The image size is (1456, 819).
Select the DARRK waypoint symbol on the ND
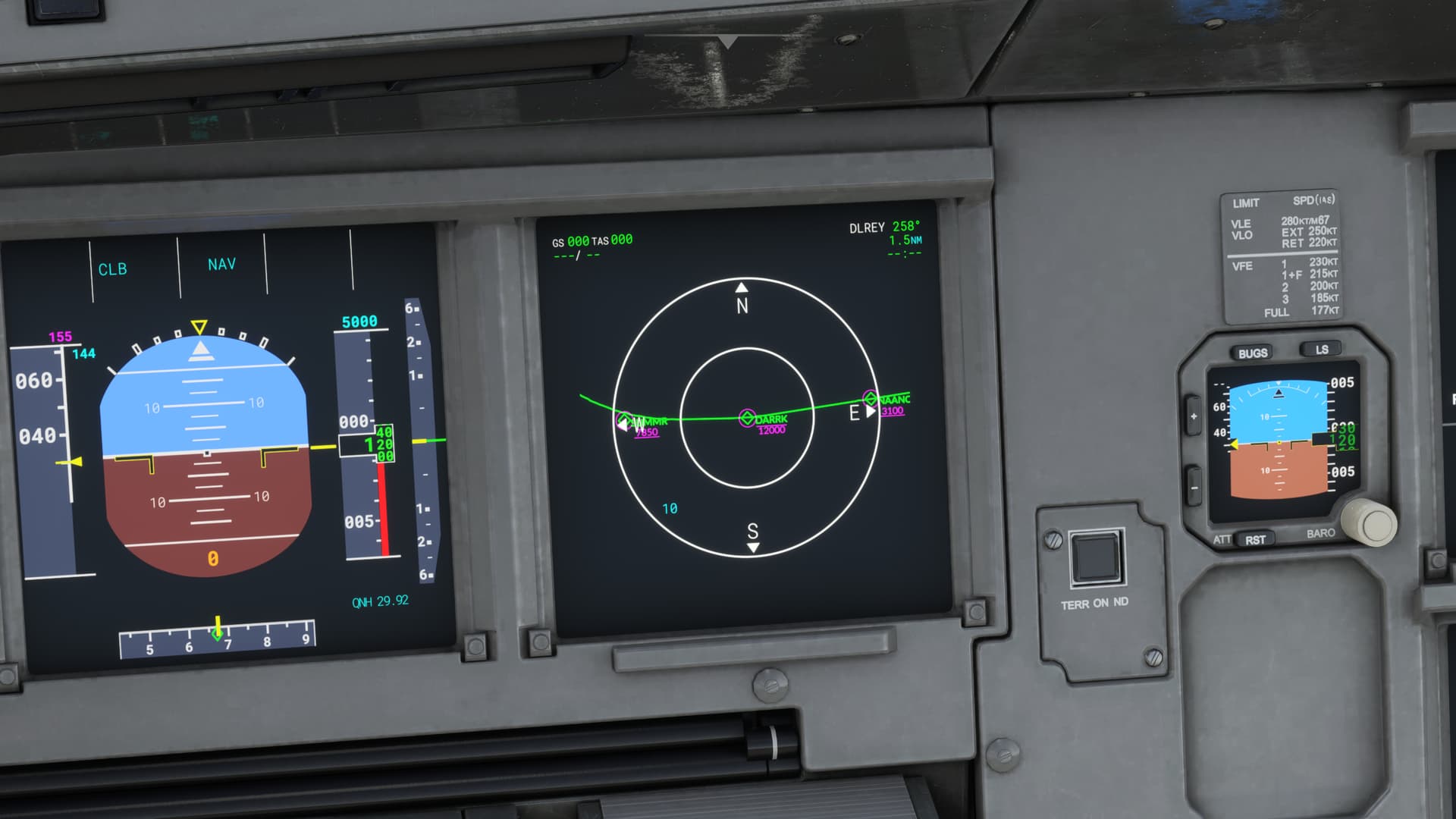point(747,417)
